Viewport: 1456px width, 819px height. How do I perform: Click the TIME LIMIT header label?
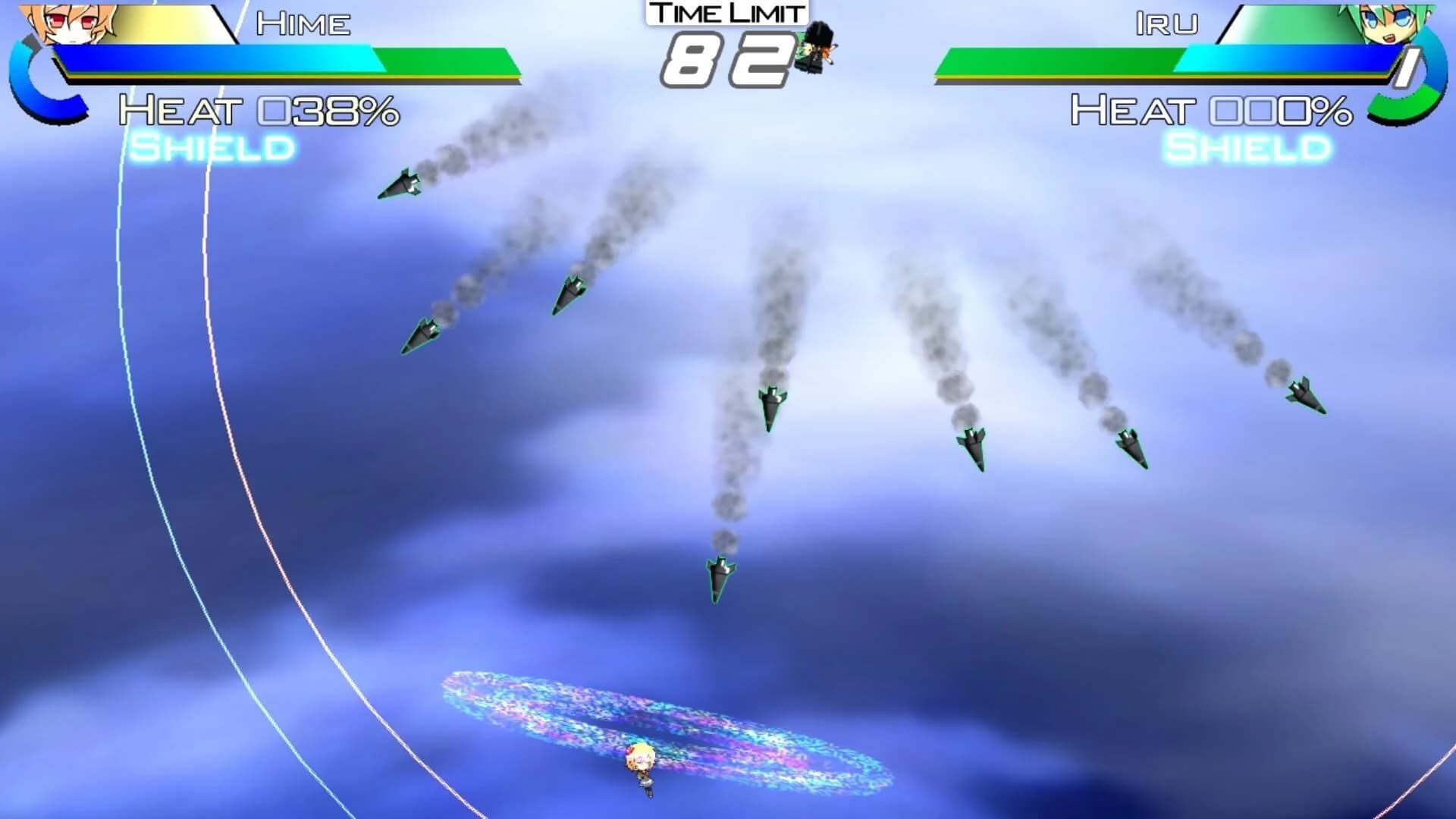[726, 12]
